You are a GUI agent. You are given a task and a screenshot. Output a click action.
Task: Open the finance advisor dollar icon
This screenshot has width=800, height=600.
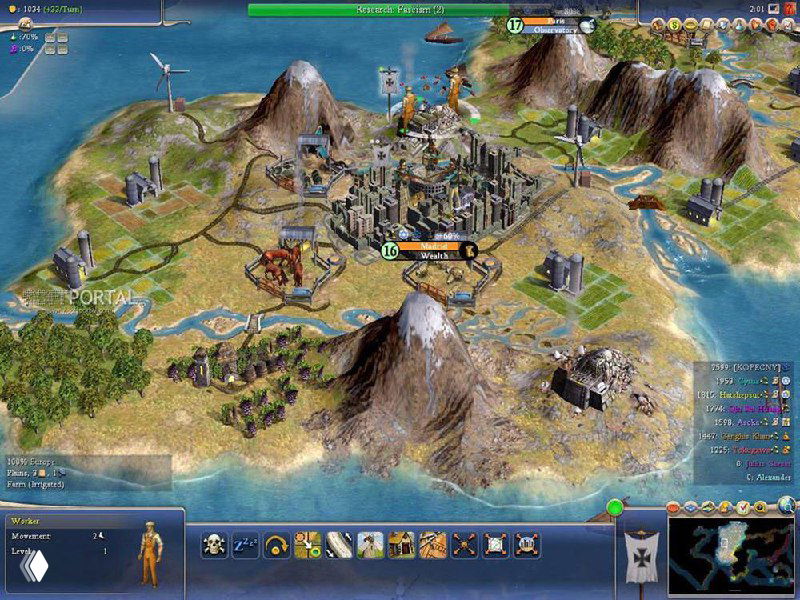[673, 26]
